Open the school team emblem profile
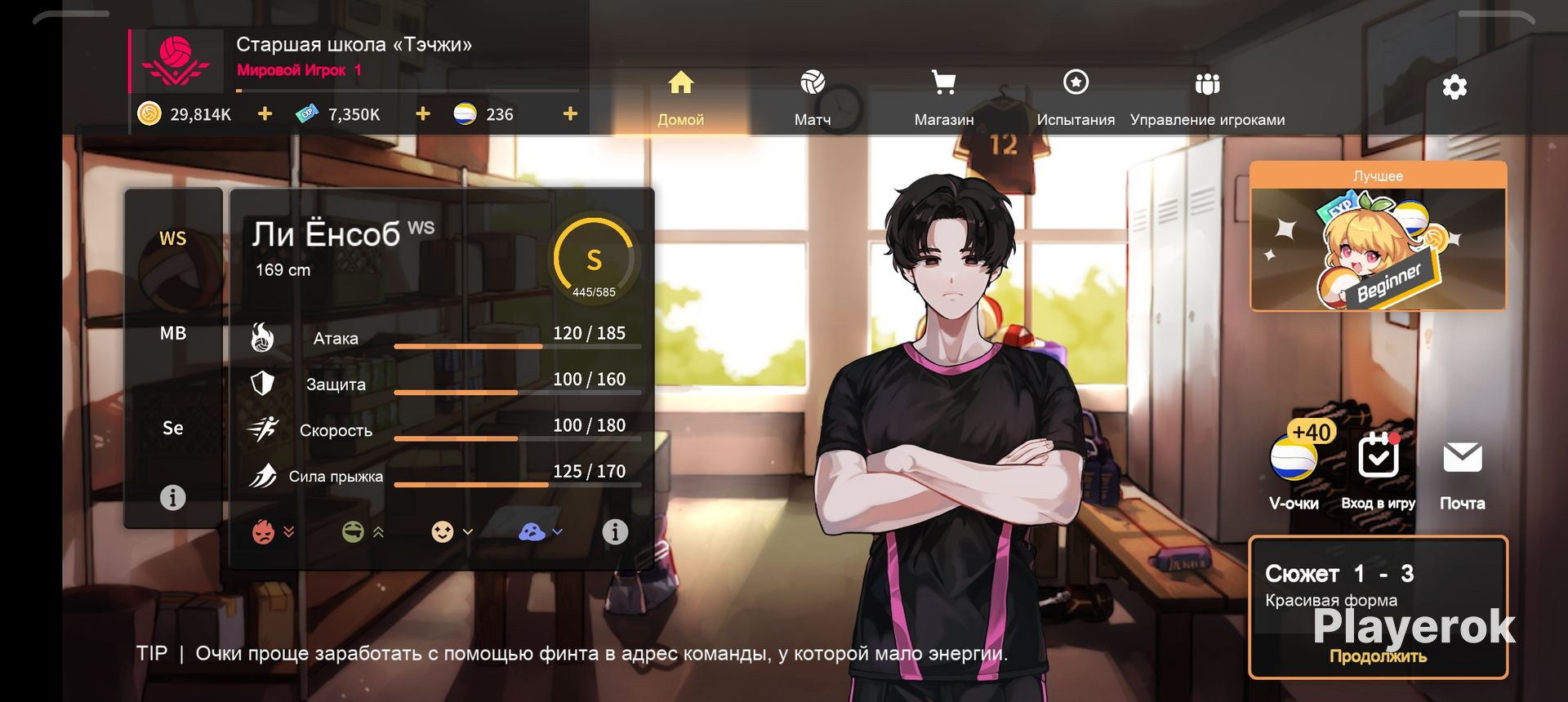1568x702 pixels. [x=176, y=61]
